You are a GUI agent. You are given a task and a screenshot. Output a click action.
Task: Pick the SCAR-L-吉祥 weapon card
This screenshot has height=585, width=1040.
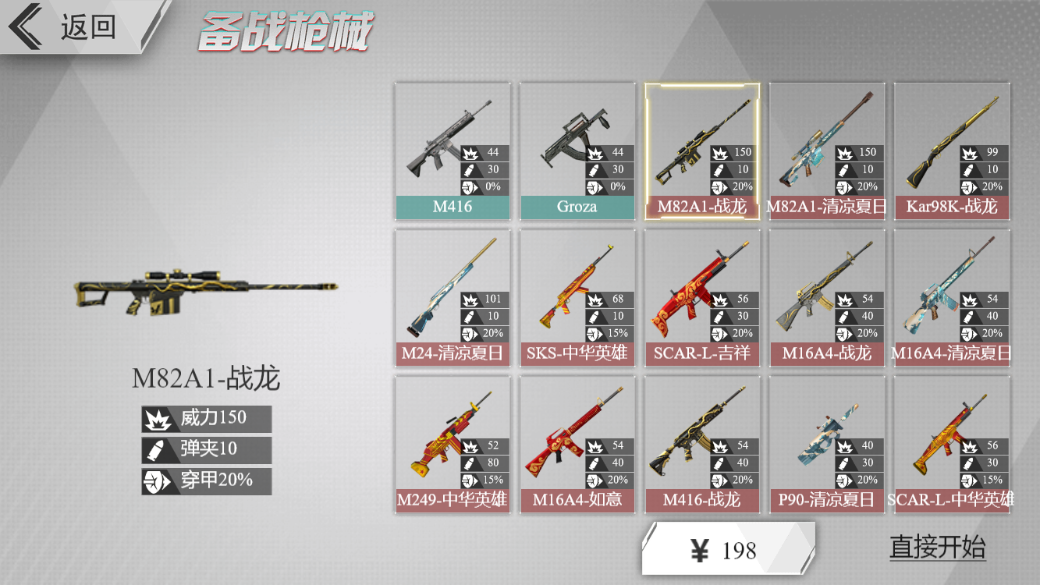click(701, 298)
